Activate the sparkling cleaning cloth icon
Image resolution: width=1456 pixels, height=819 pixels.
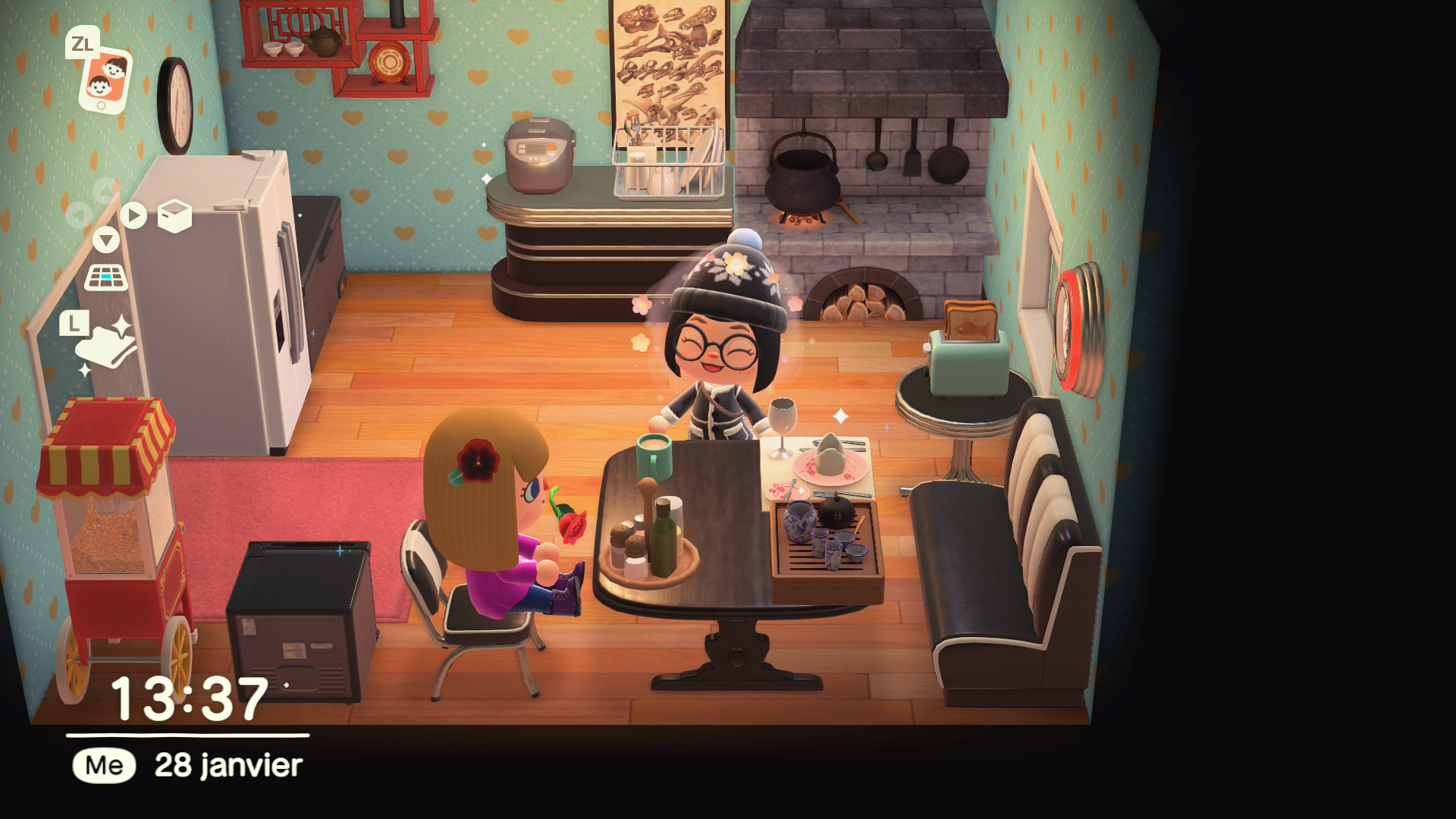pos(106,347)
